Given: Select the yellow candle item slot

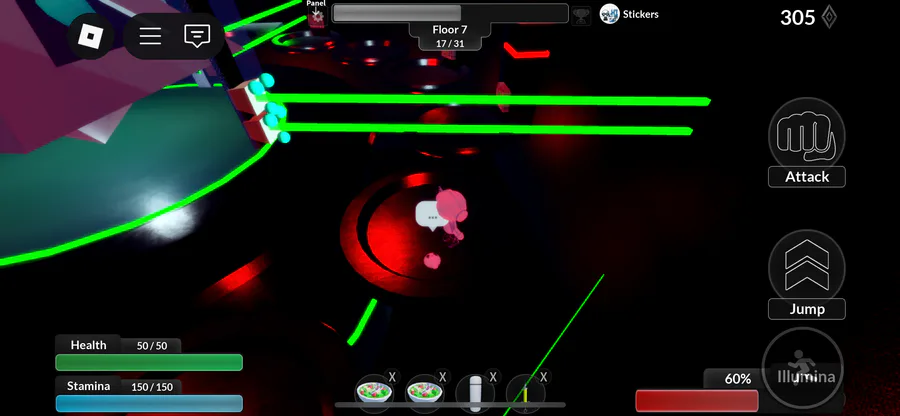Looking at the screenshot, I should click(x=525, y=393).
